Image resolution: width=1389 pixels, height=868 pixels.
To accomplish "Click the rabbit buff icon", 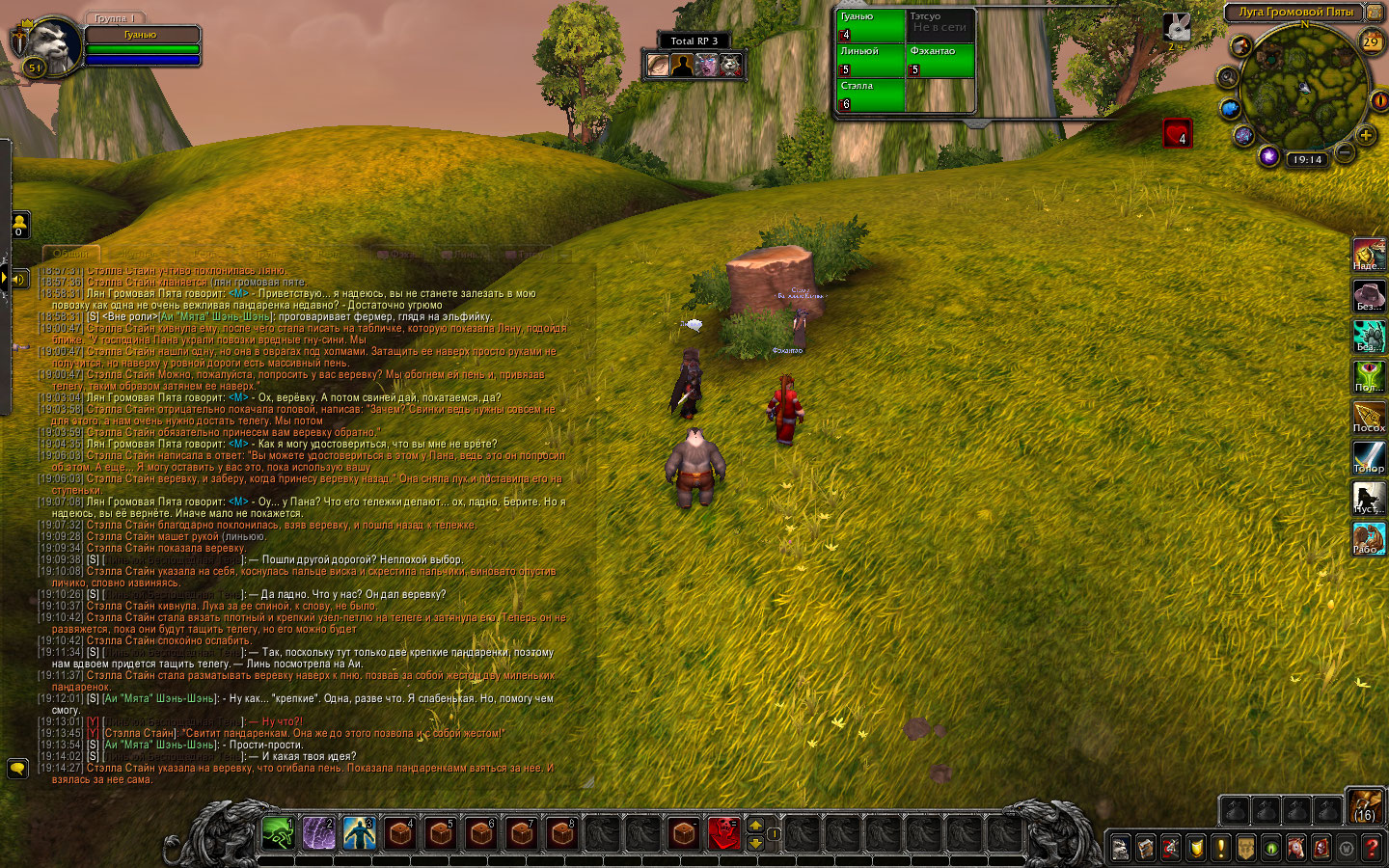I will point(1177,26).
